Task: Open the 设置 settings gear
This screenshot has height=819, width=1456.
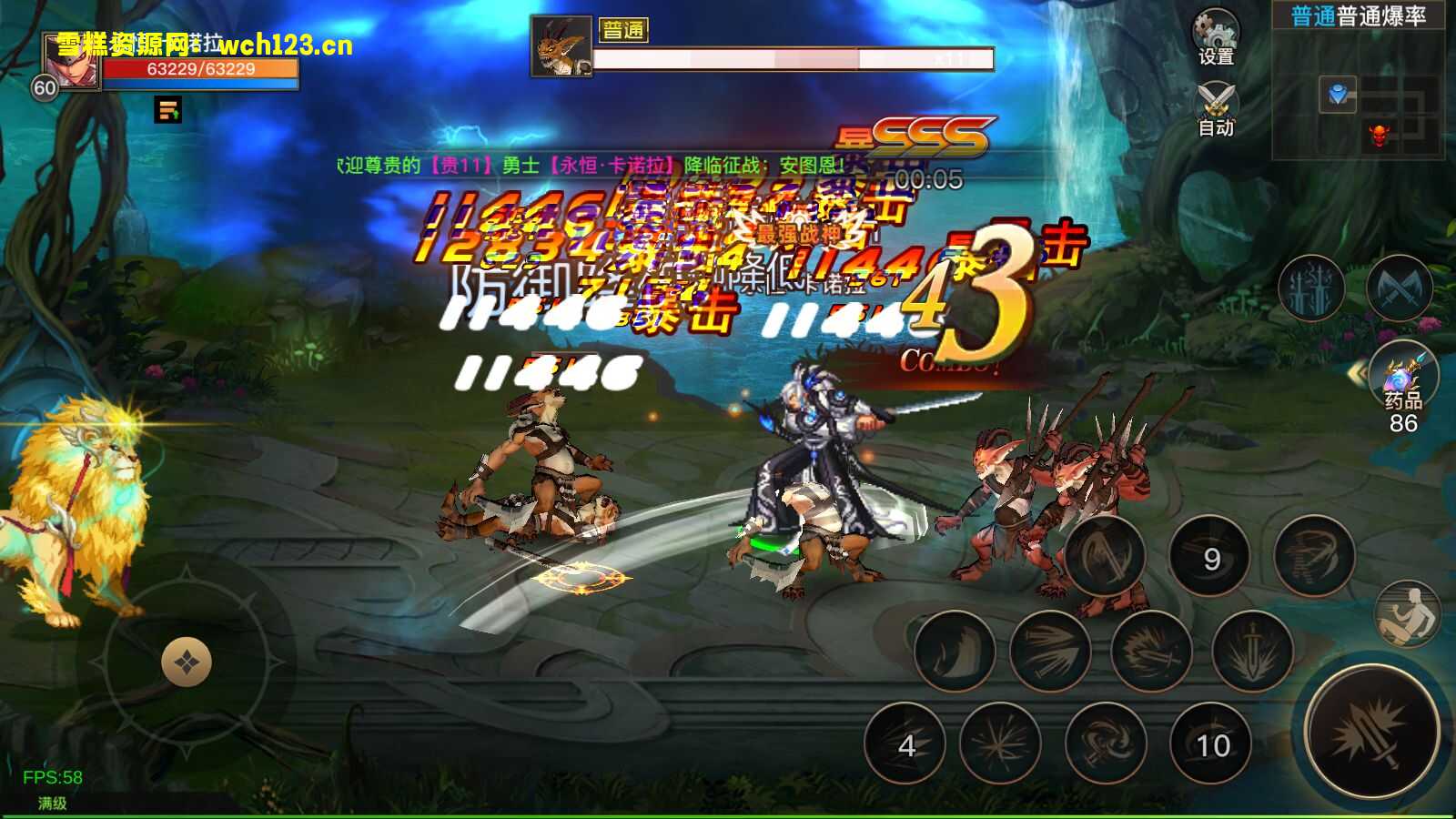Action: coord(1217,36)
